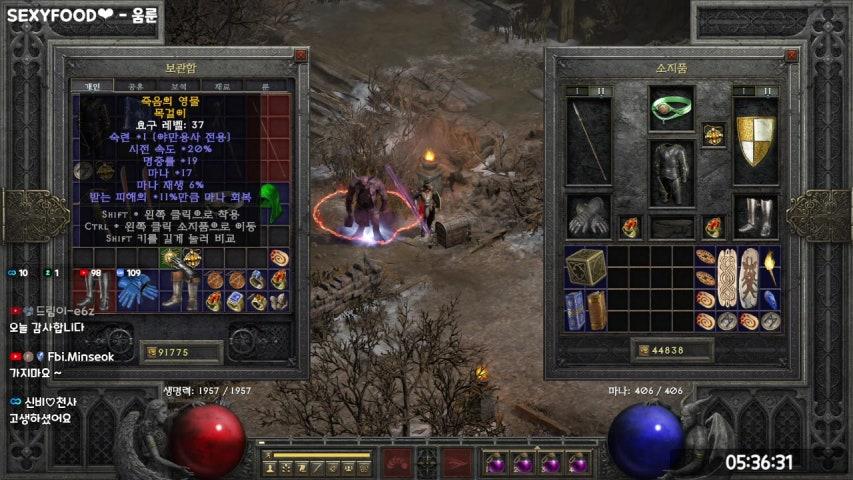Select the equipped amulet
Screen dimensions: 853x480
coord(713,133)
